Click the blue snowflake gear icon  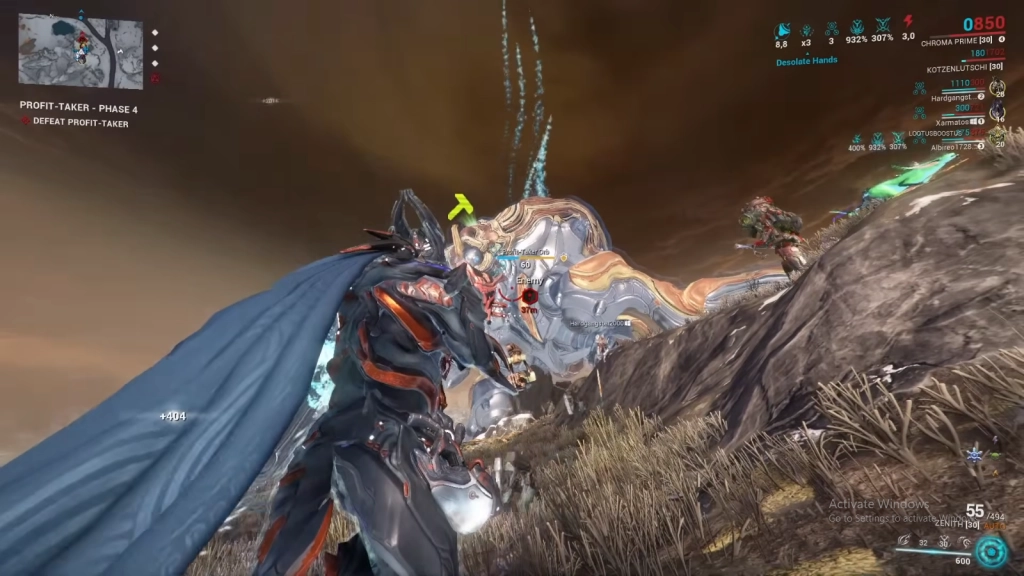coord(973,456)
